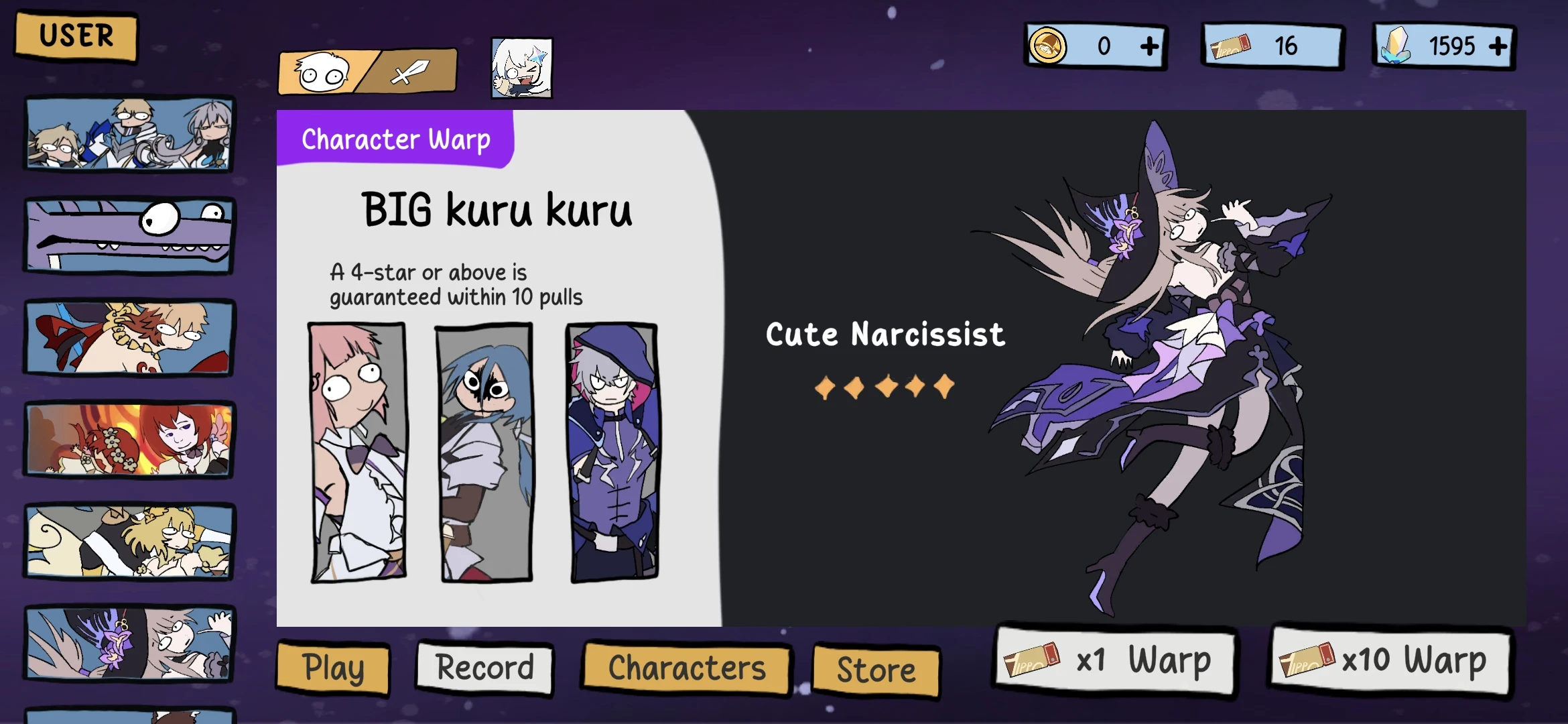Switch to the Characters tab
This screenshot has height=724, width=1568.
click(x=686, y=668)
